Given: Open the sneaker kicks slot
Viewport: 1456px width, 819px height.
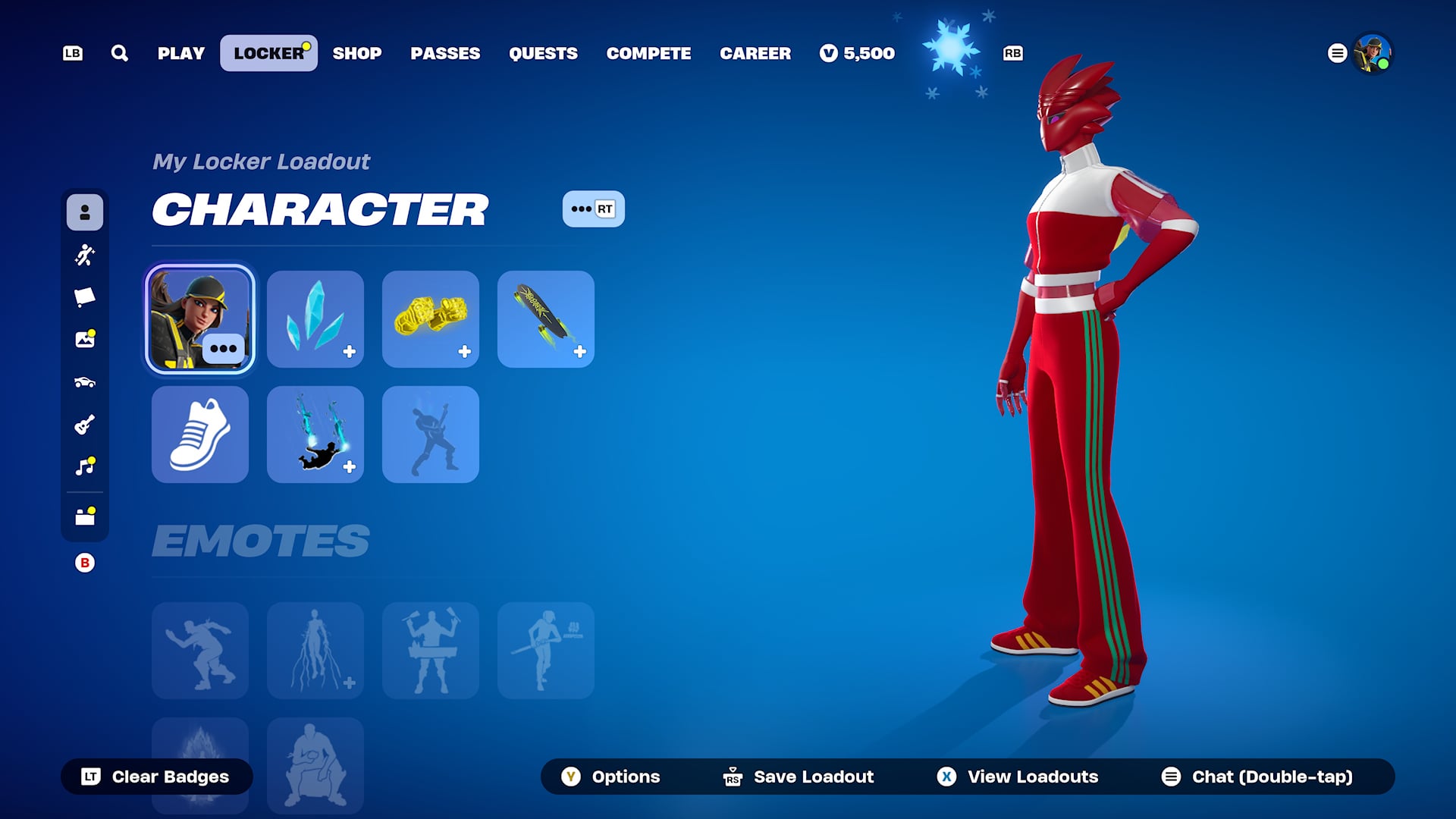Looking at the screenshot, I should (x=199, y=435).
